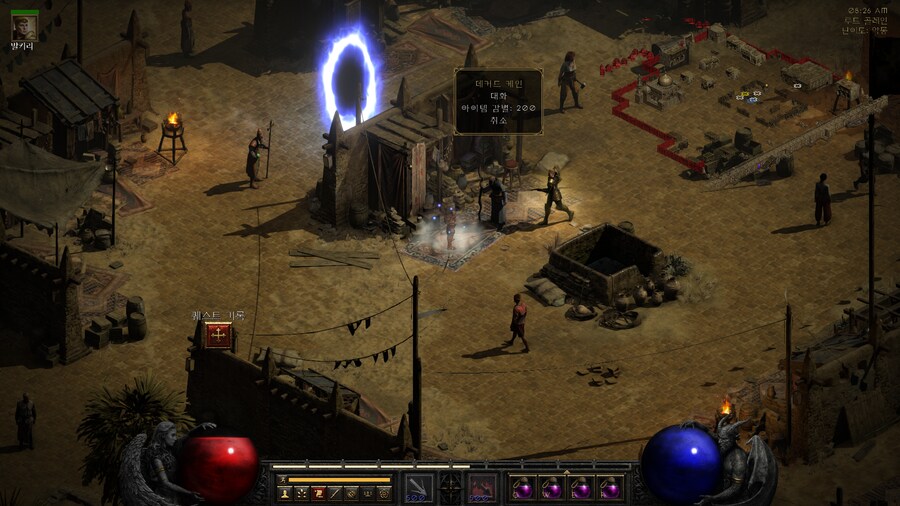Open the 퀘스트 기록 quest log button
The height and width of the screenshot is (506, 900).
tap(217, 335)
